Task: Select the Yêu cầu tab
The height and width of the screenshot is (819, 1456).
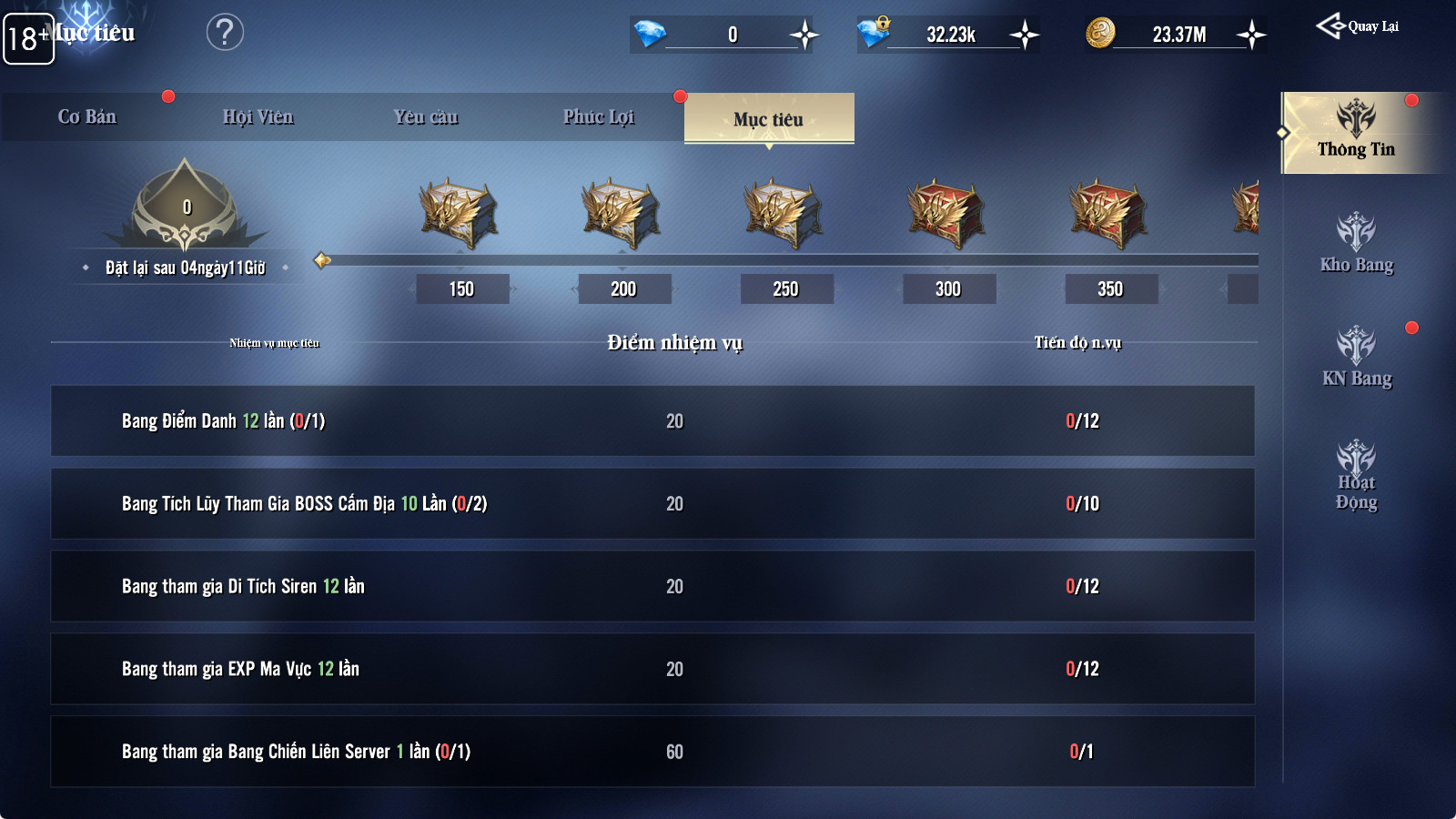Action: (426, 117)
